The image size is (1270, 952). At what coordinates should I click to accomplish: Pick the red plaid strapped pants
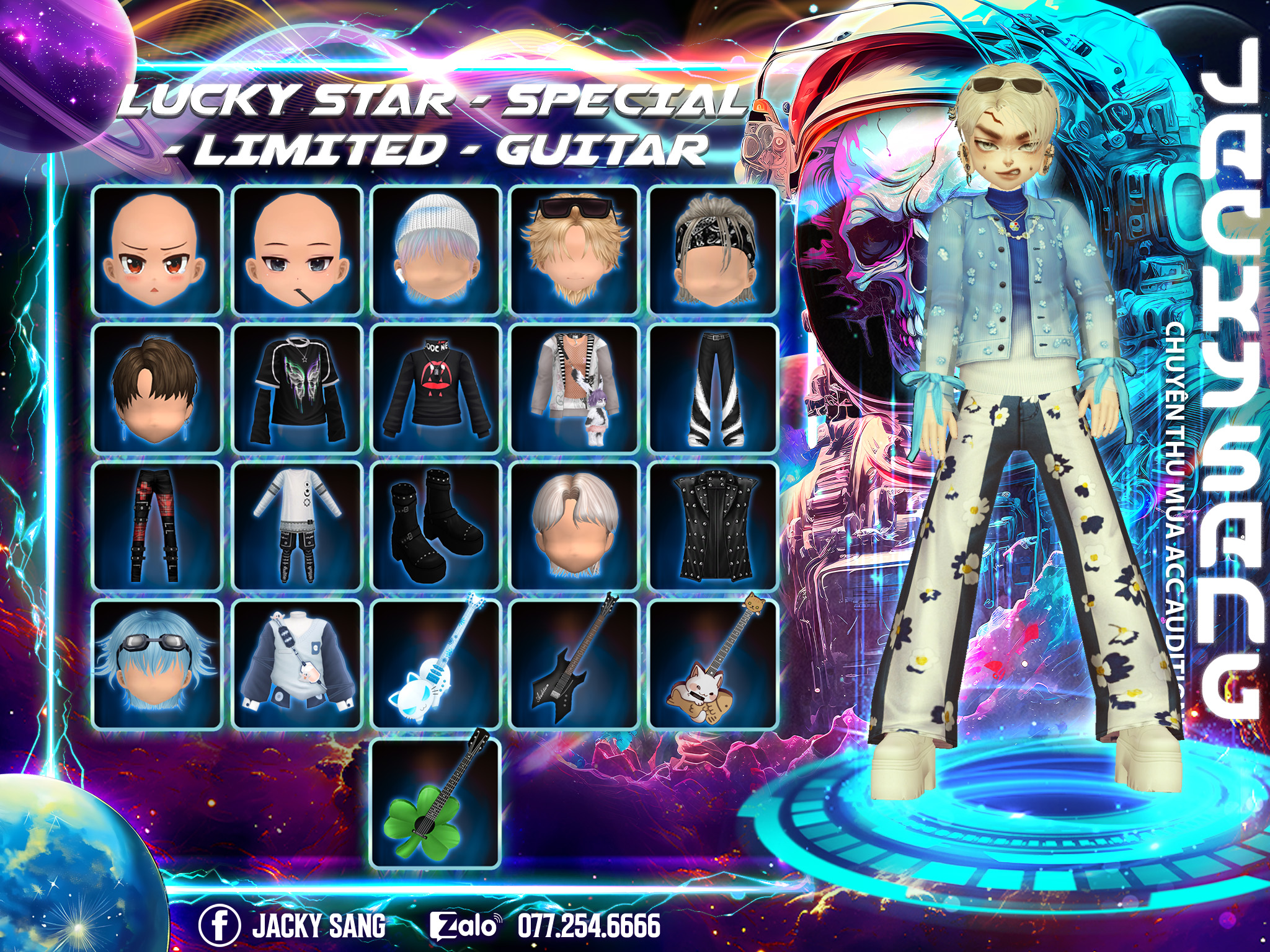pyautogui.click(x=158, y=527)
